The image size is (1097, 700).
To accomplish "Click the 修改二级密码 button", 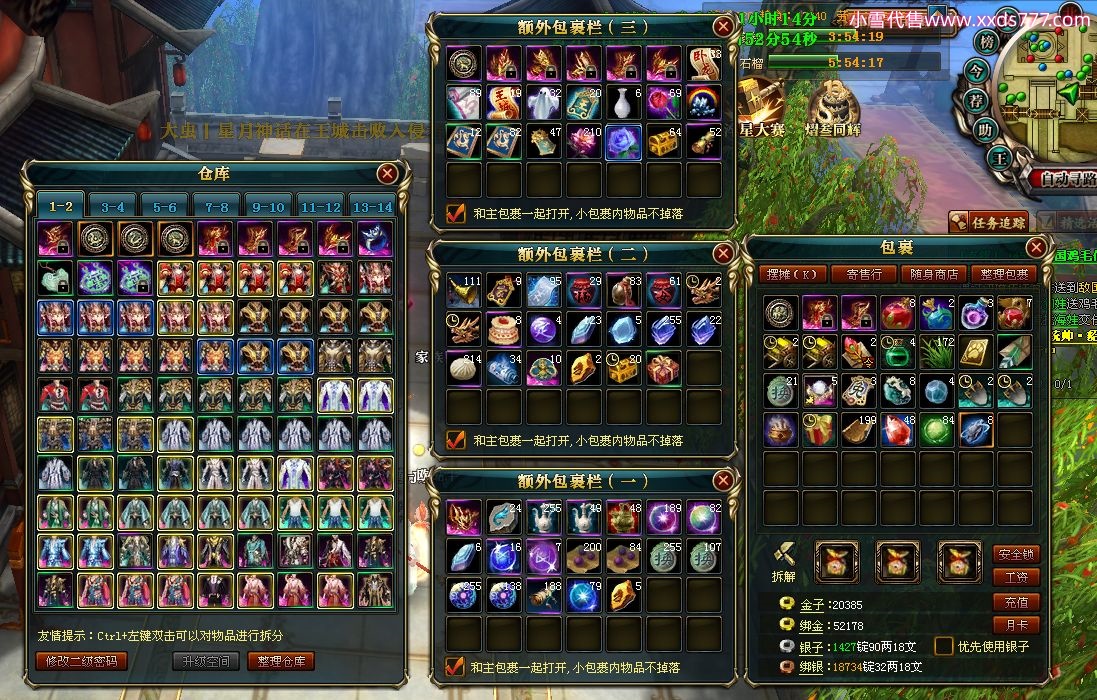I will (82, 661).
